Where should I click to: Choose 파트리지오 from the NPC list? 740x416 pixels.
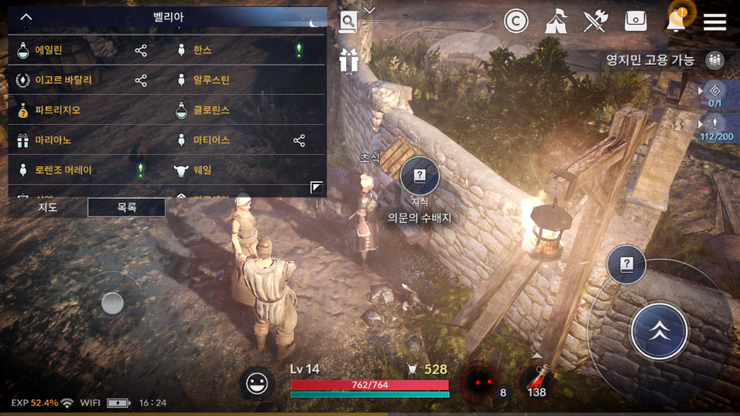tap(57, 110)
